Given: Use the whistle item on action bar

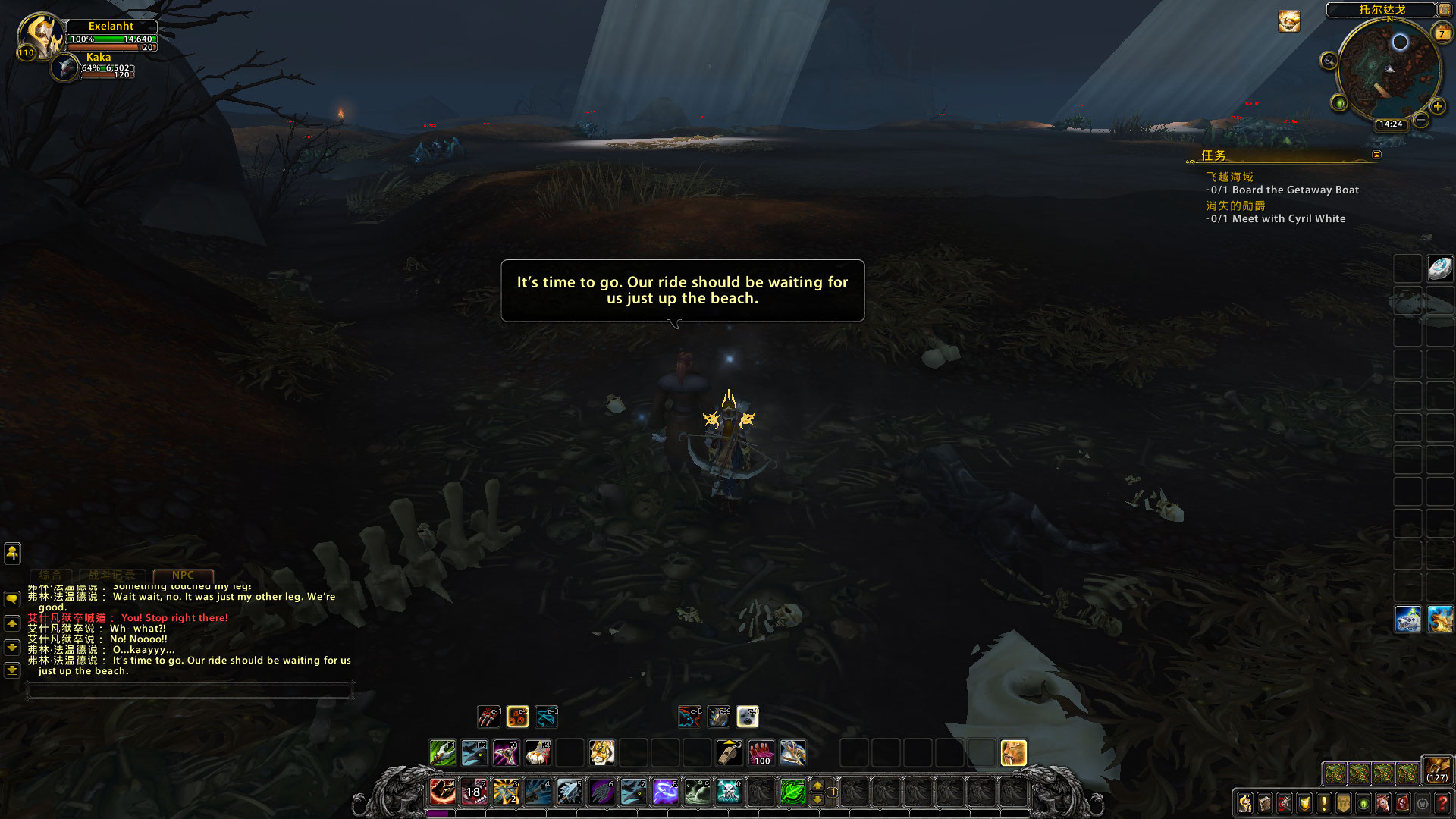Looking at the screenshot, I should (729, 753).
